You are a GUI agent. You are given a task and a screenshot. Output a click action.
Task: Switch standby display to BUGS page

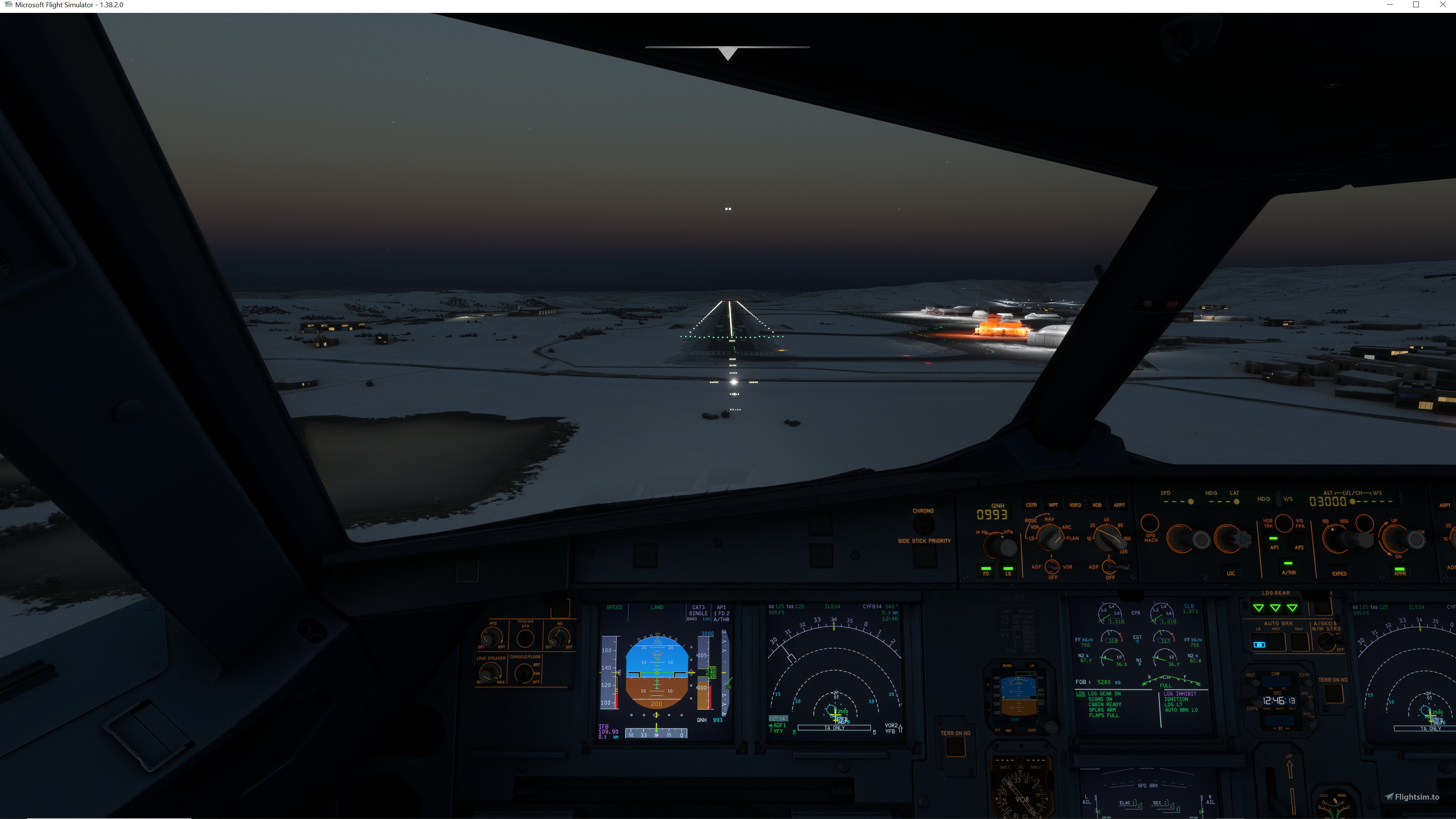coord(1007,665)
